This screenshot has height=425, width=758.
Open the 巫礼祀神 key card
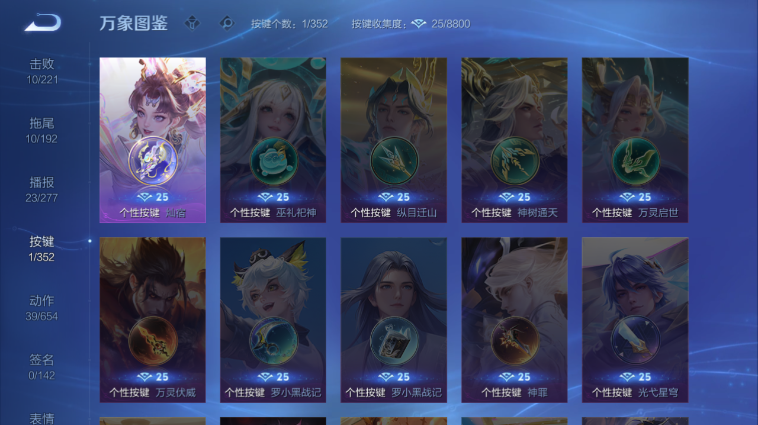click(273, 138)
